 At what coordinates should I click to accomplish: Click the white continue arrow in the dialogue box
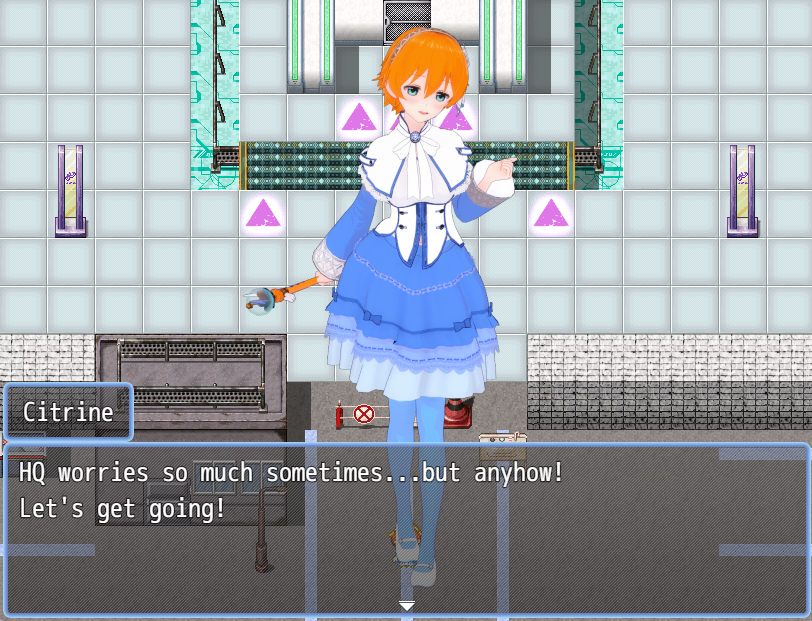(406, 606)
